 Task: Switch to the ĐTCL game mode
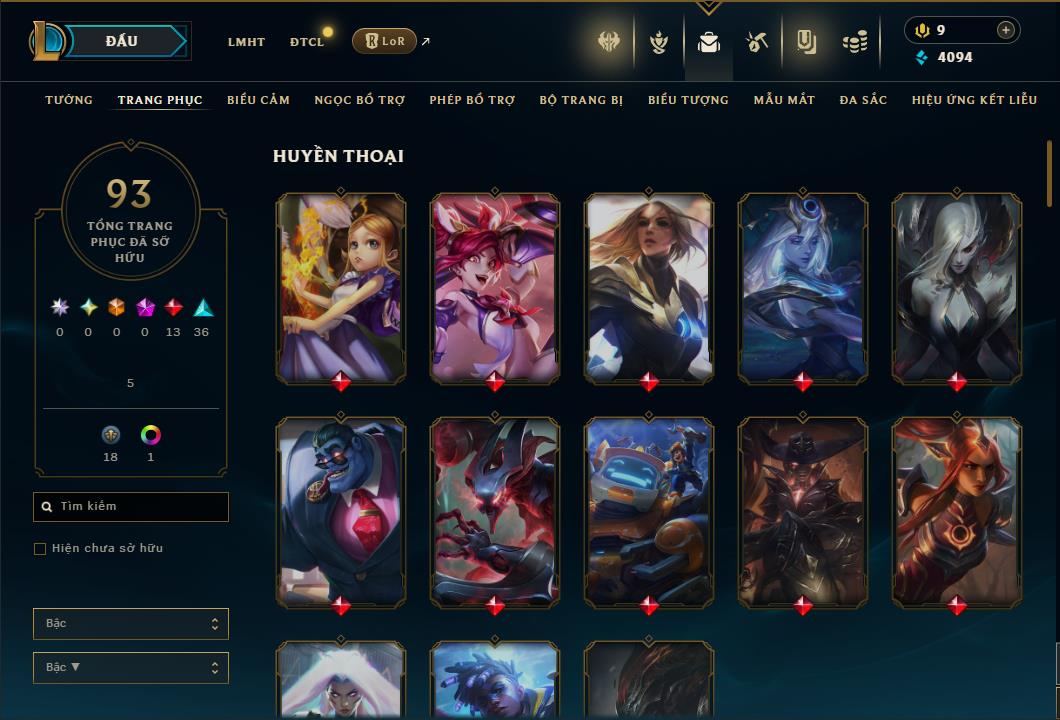click(x=307, y=42)
